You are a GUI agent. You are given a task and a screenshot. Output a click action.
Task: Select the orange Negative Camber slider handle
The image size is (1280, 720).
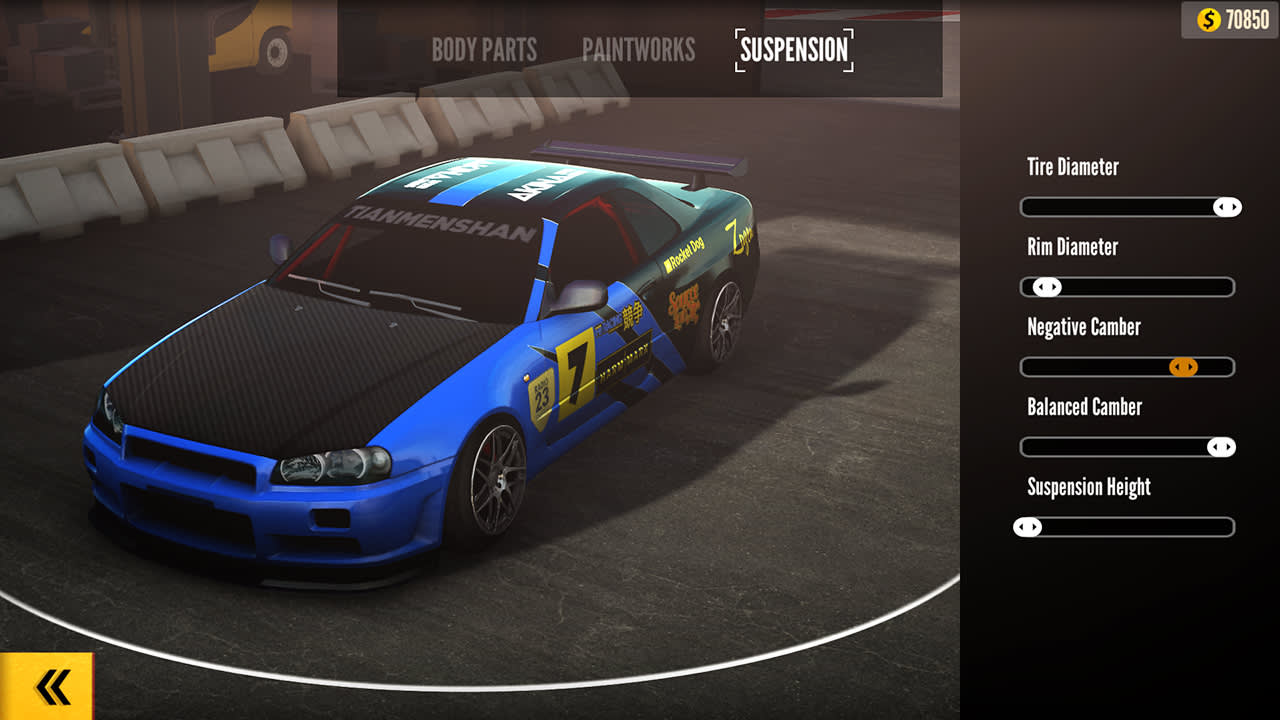coord(1183,367)
